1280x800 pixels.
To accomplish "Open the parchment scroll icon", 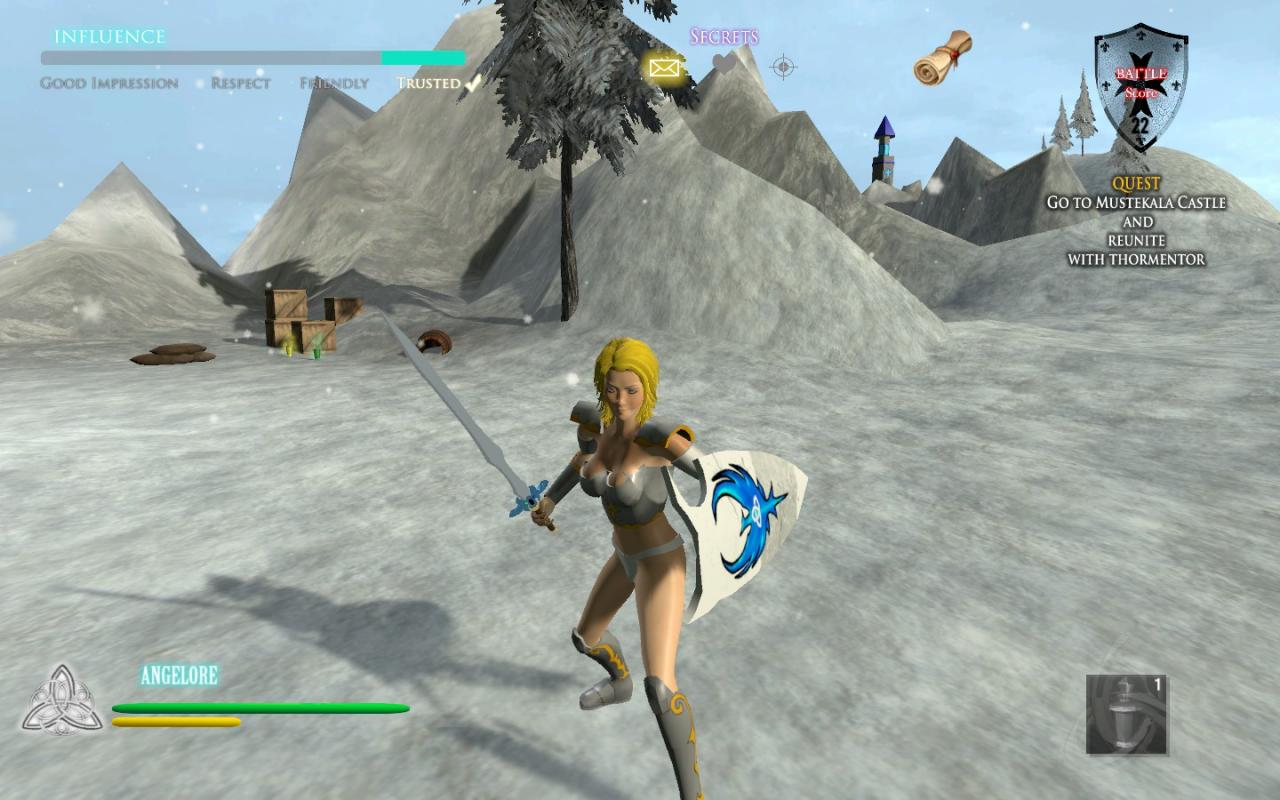I will 942,56.
